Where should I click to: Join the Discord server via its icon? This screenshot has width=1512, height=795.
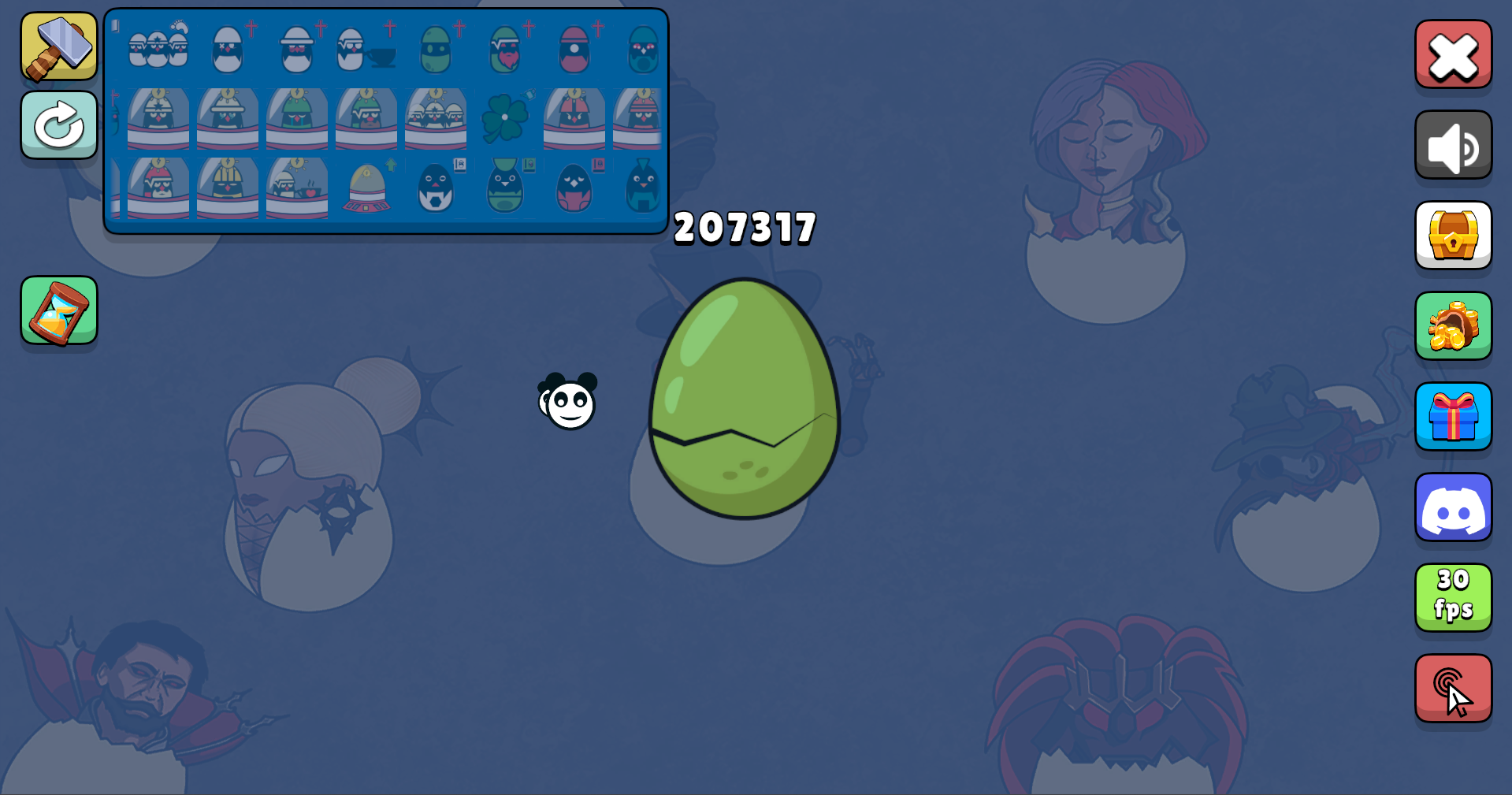pyautogui.click(x=1453, y=507)
